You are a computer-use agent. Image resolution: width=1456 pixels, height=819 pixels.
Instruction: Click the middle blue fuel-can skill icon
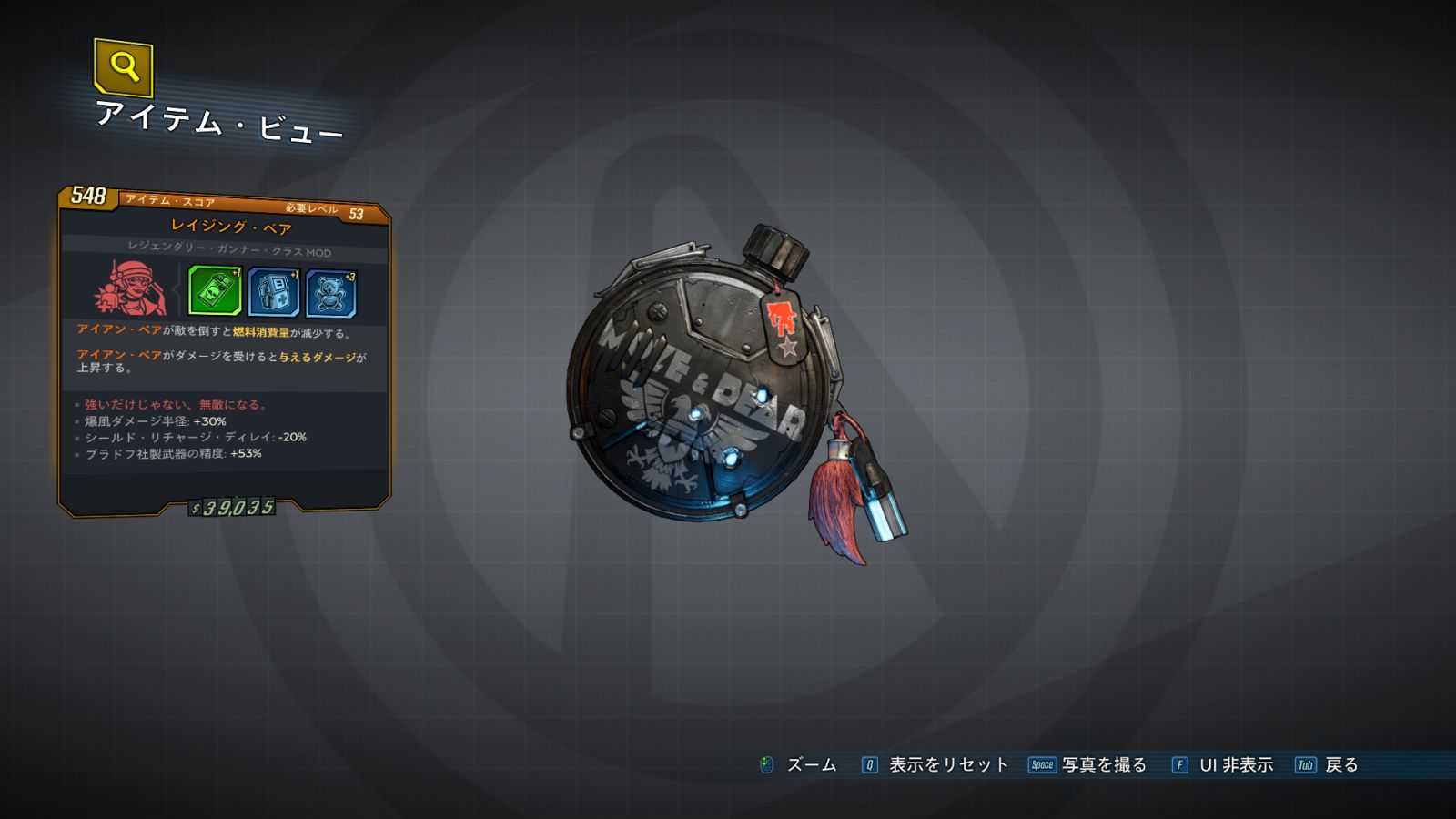273,292
